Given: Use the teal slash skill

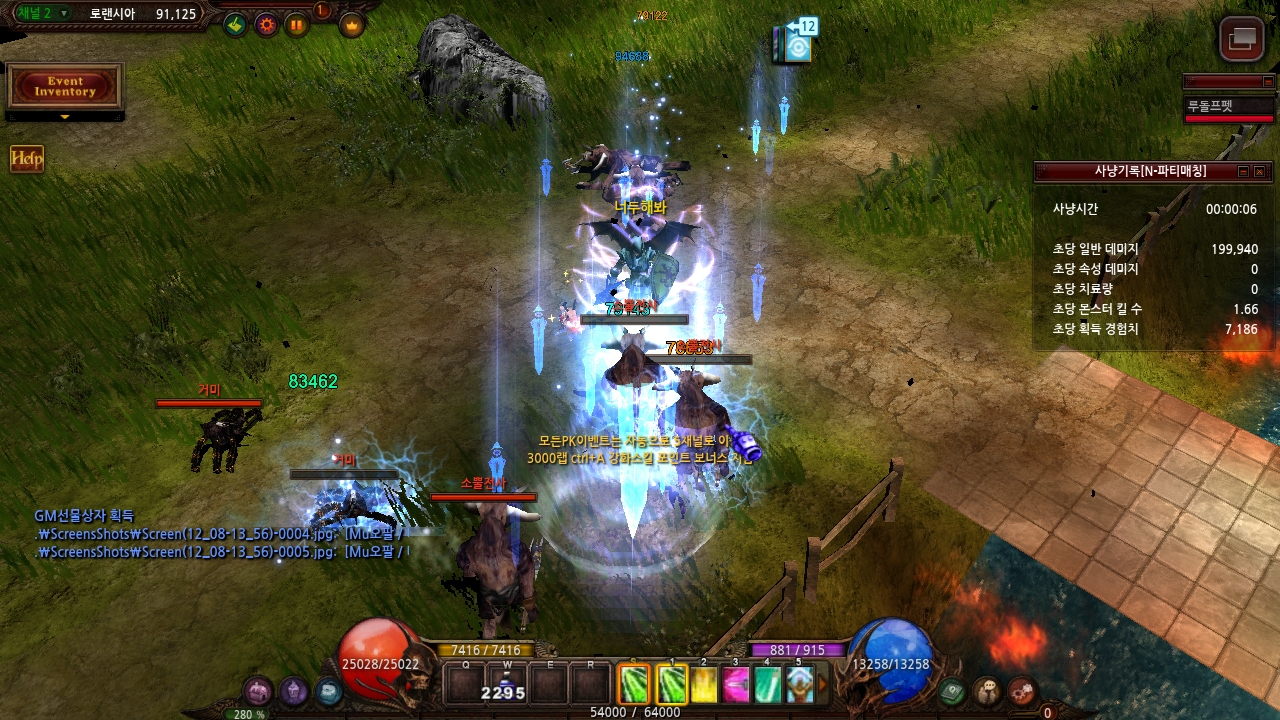Looking at the screenshot, I should pos(767,685).
